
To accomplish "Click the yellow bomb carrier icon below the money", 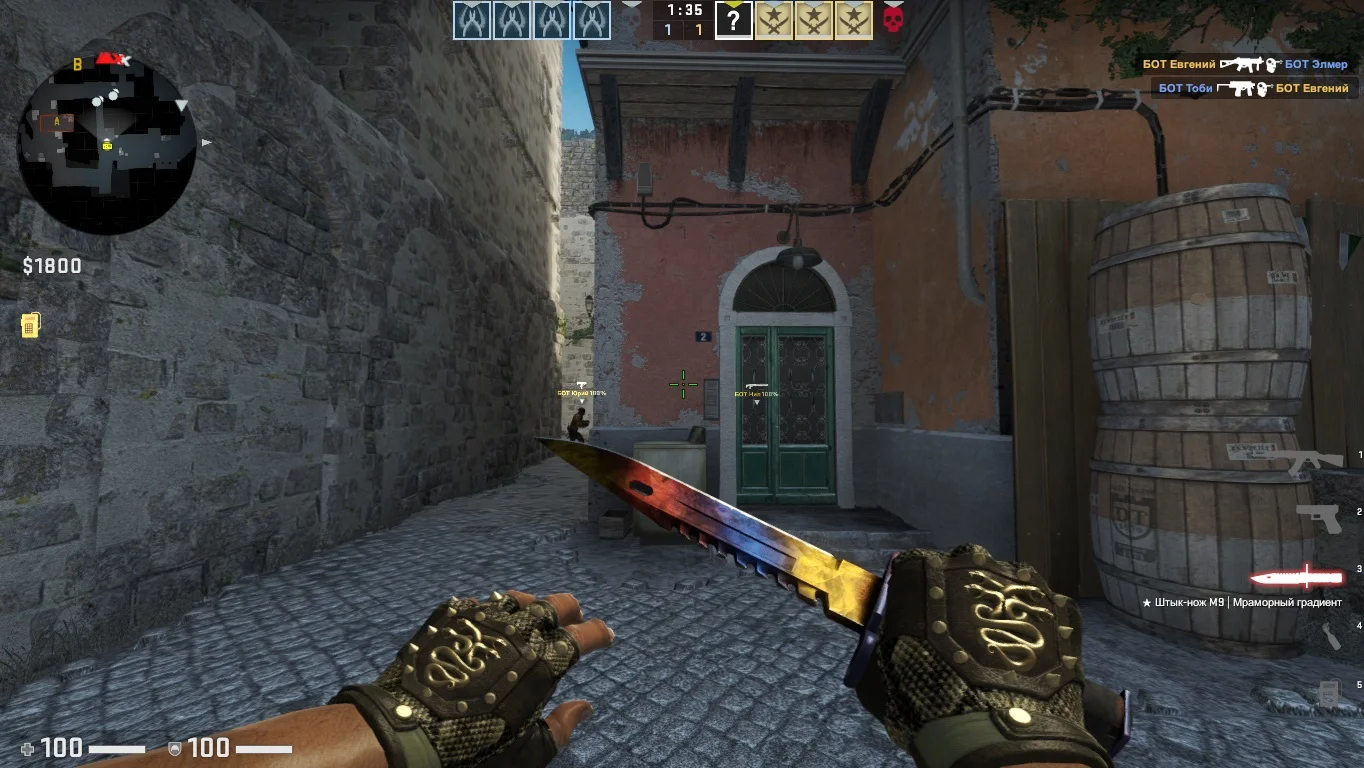I will pos(30,325).
